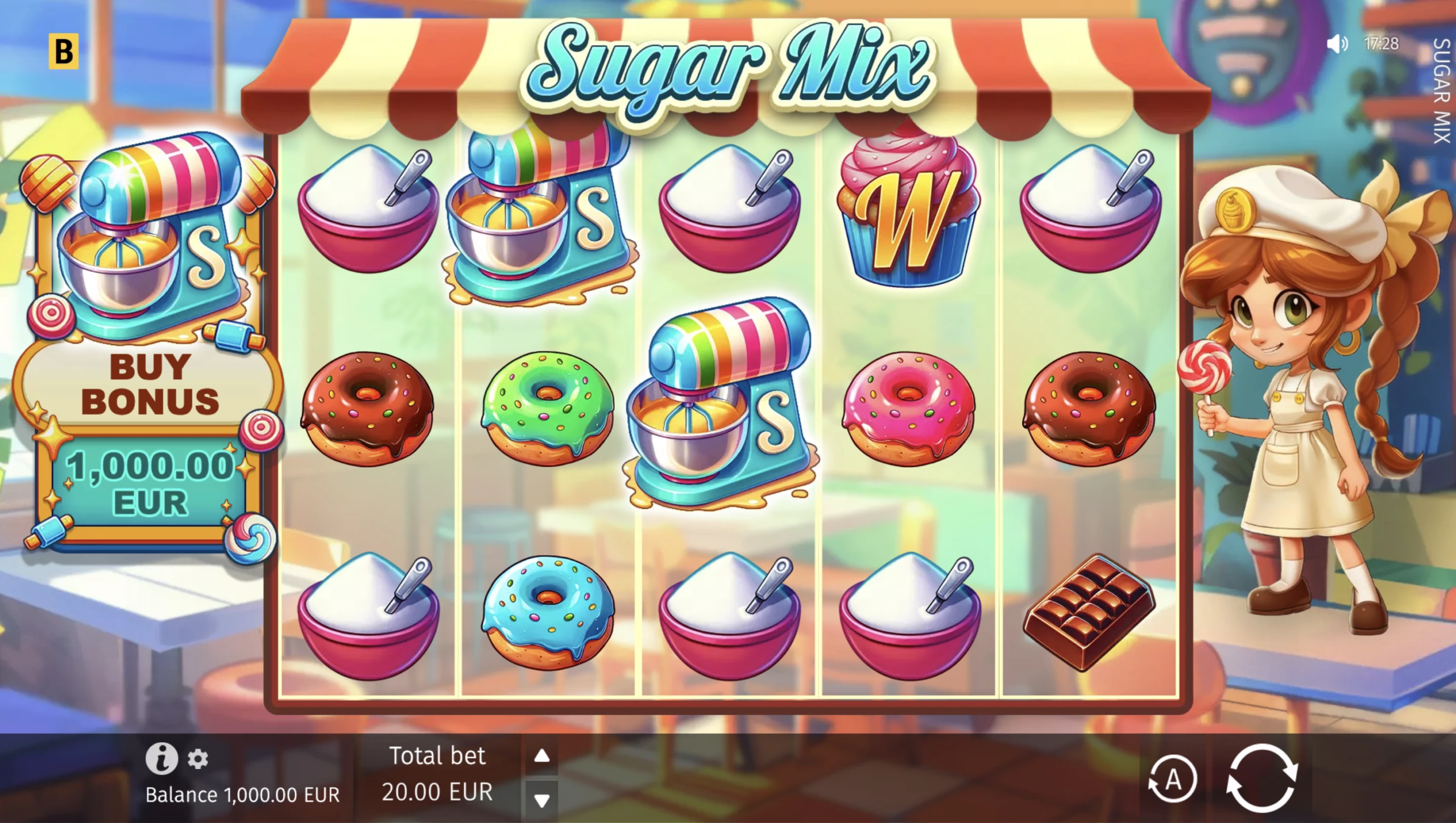This screenshot has height=823, width=1456.
Task: Toggle the sound speaker icon
Action: pos(1337,44)
